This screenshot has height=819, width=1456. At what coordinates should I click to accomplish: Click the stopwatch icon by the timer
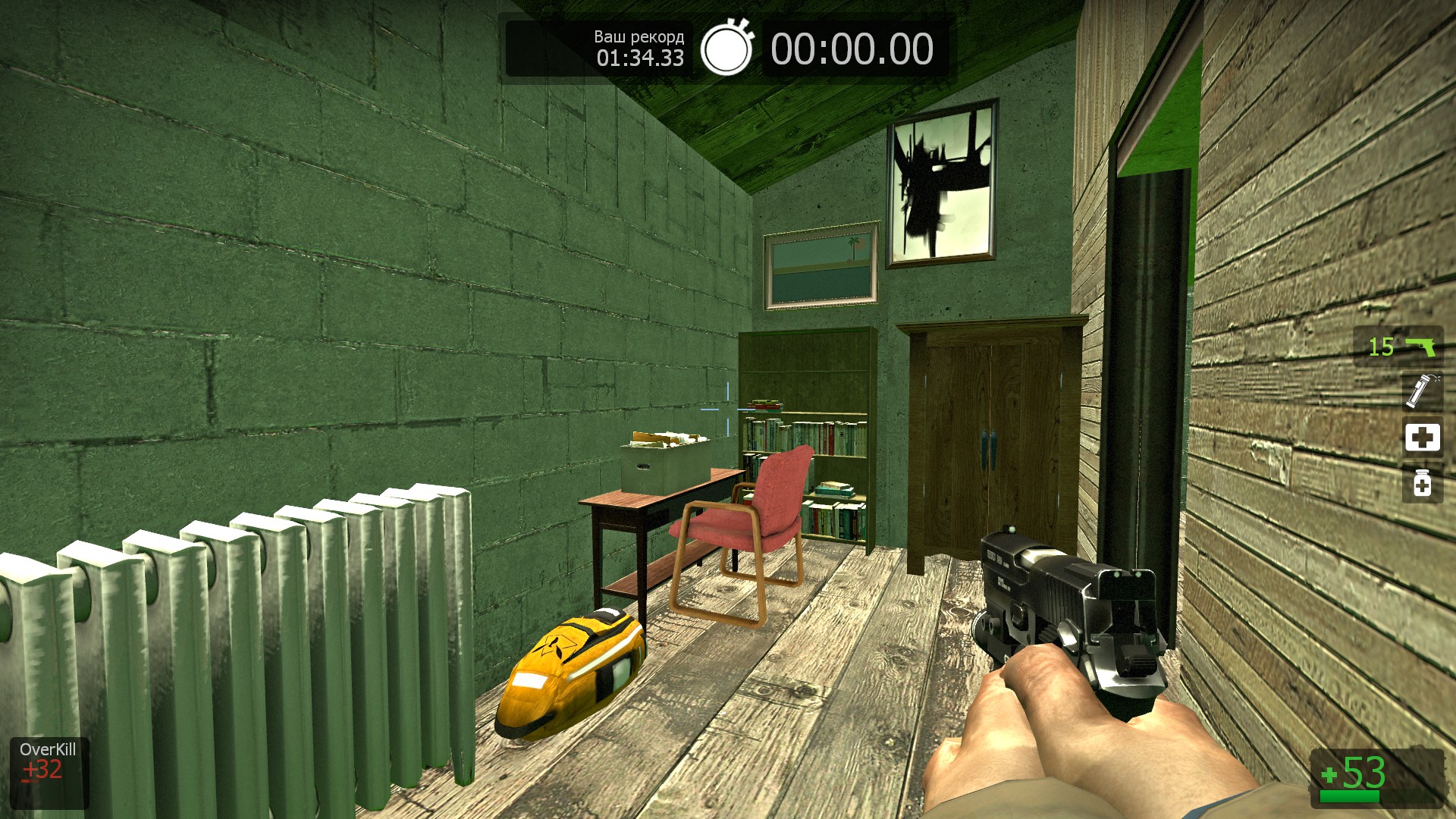[x=726, y=48]
